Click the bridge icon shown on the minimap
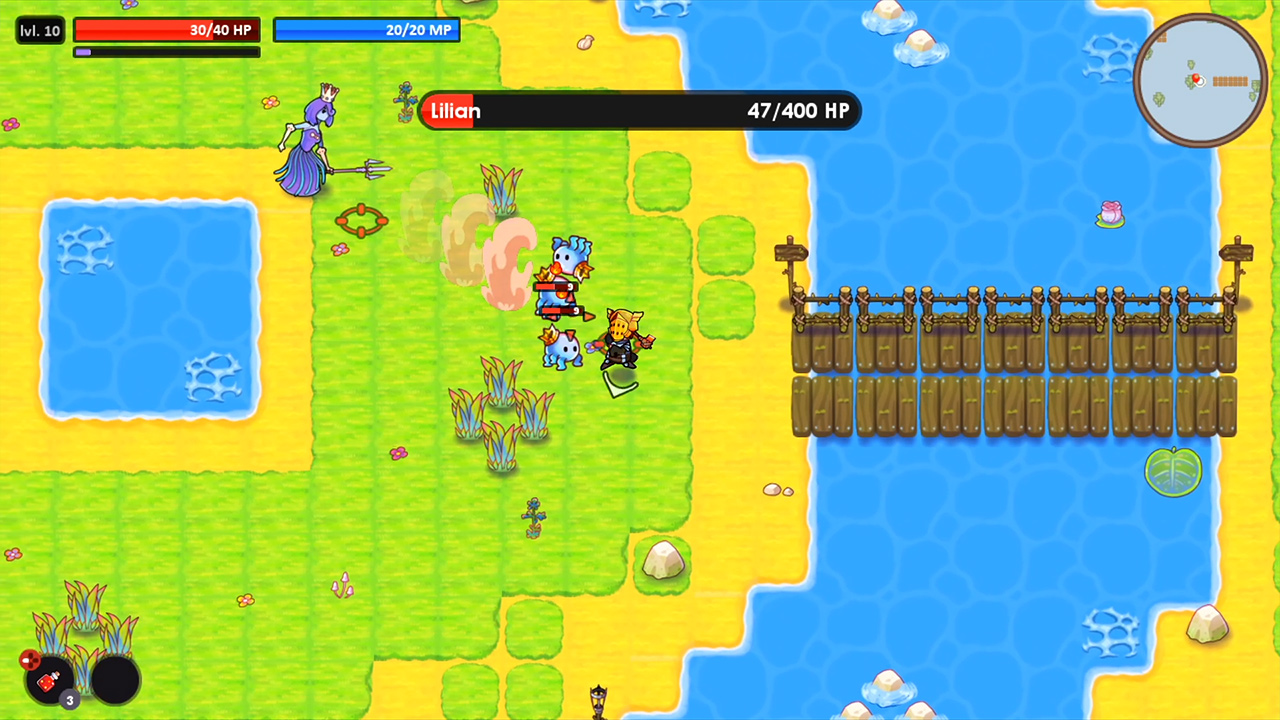 1230,81
